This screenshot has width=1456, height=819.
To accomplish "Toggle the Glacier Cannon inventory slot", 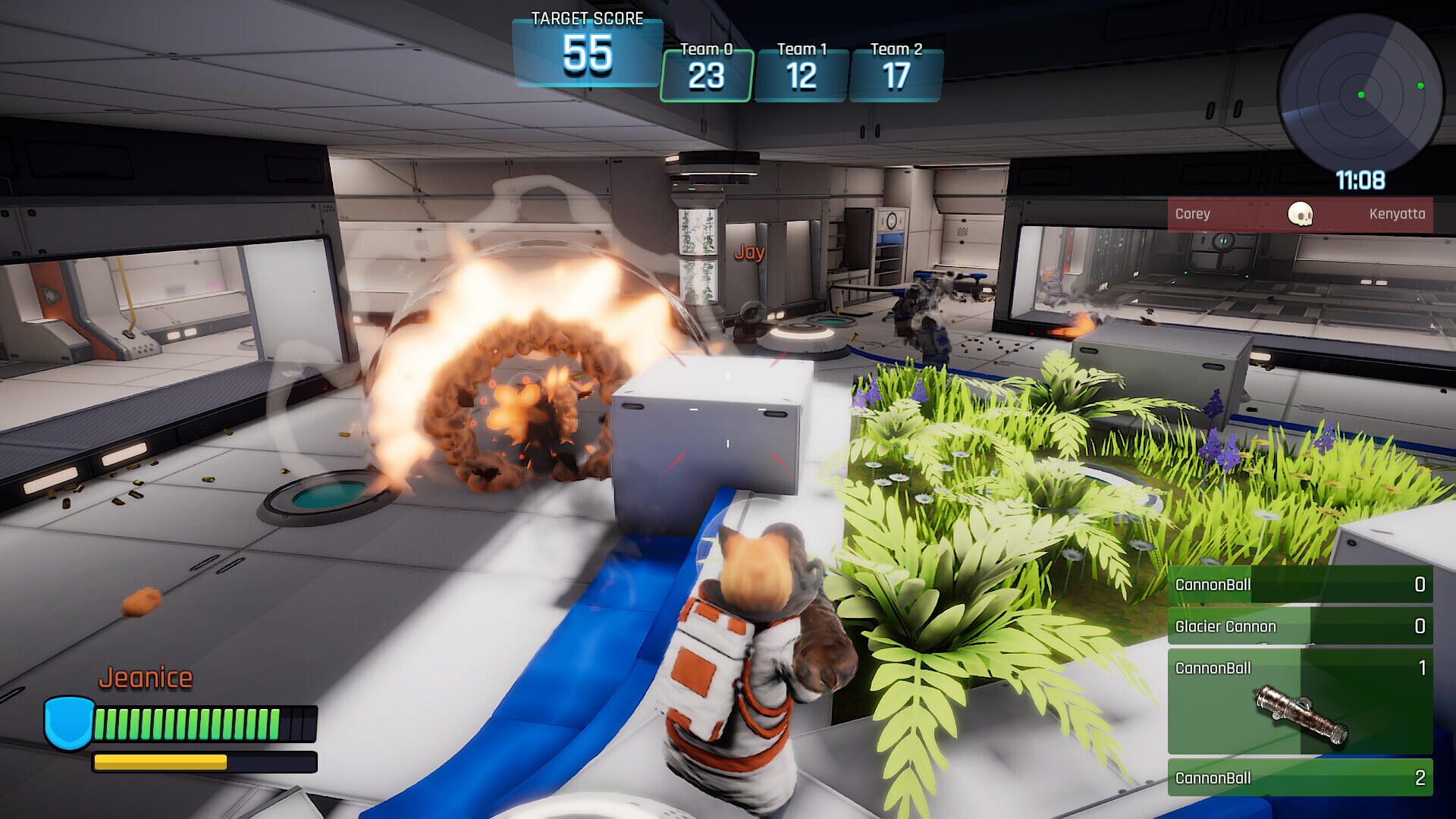I will (x=1300, y=626).
